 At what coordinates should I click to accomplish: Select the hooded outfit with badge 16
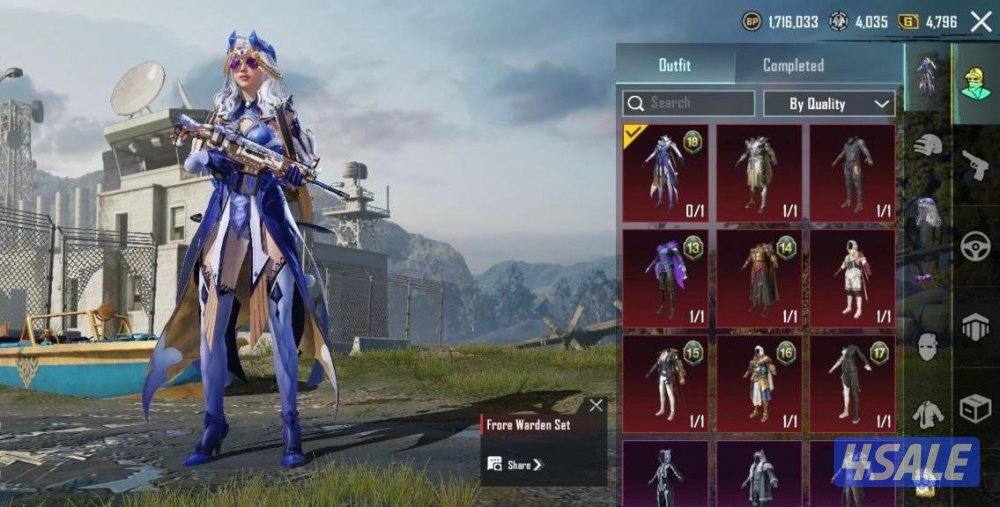tap(759, 383)
